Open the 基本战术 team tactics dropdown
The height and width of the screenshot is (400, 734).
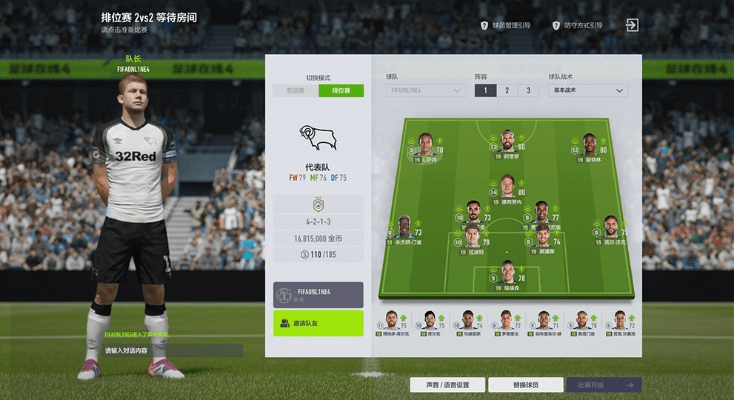coord(589,91)
